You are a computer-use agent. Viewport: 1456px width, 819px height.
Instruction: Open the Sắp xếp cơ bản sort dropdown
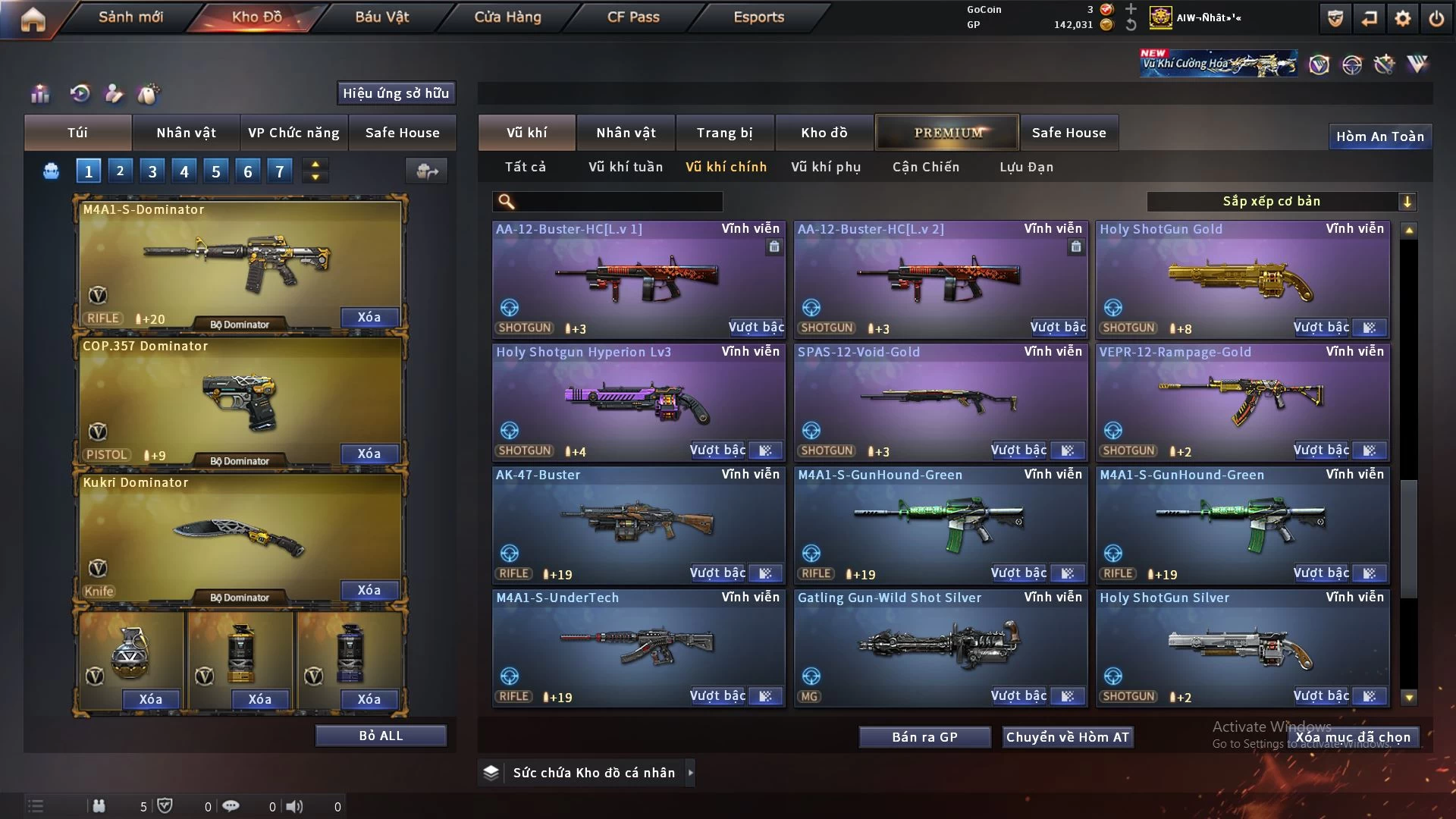[x=1281, y=202]
